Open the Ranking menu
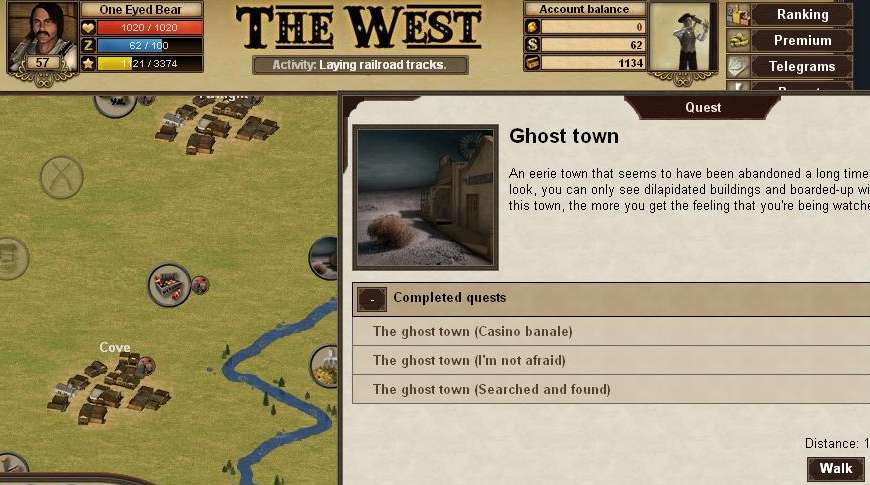The width and height of the screenshot is (870, 485). 802,14
